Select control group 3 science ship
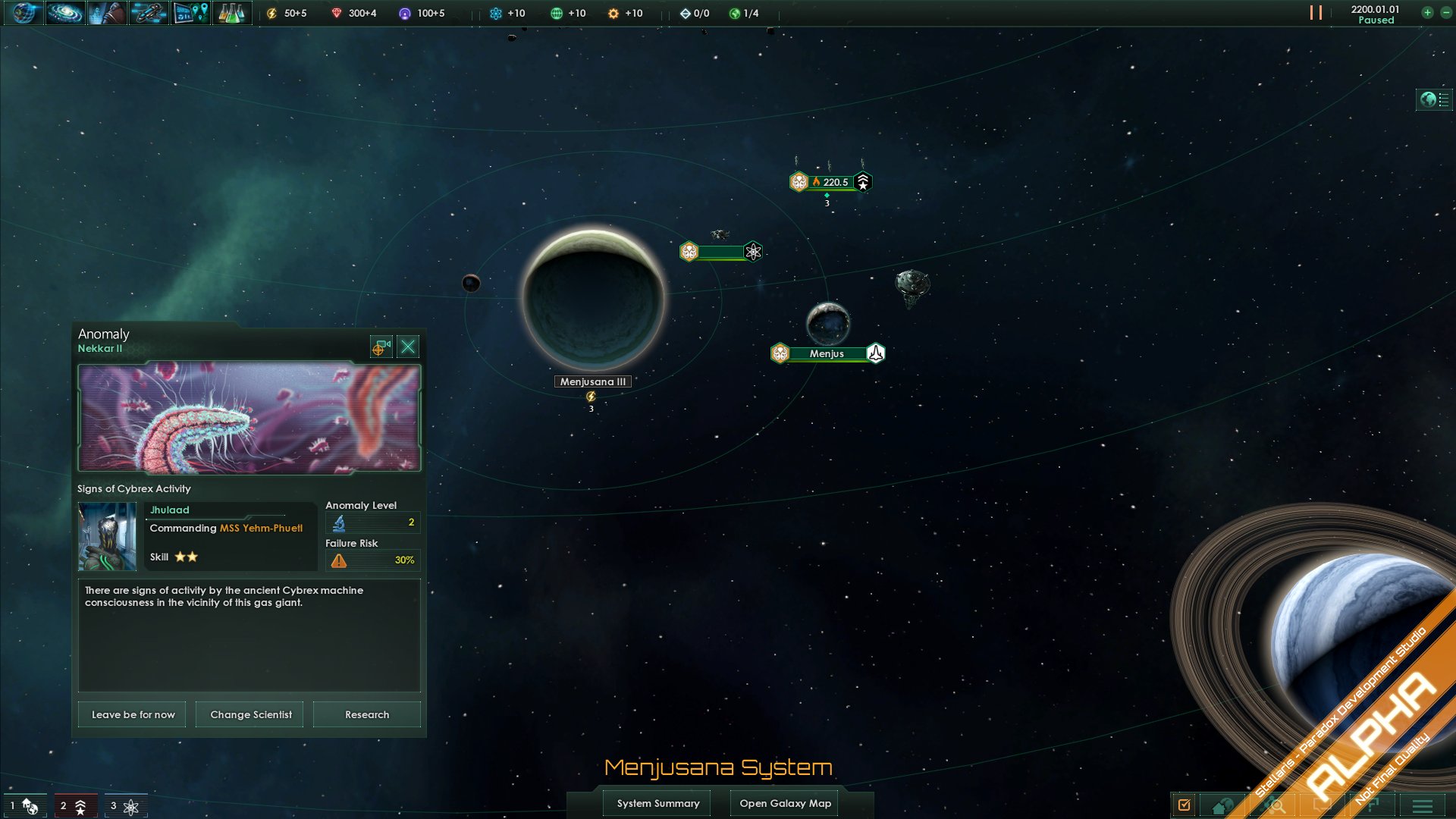 (125, 805)
